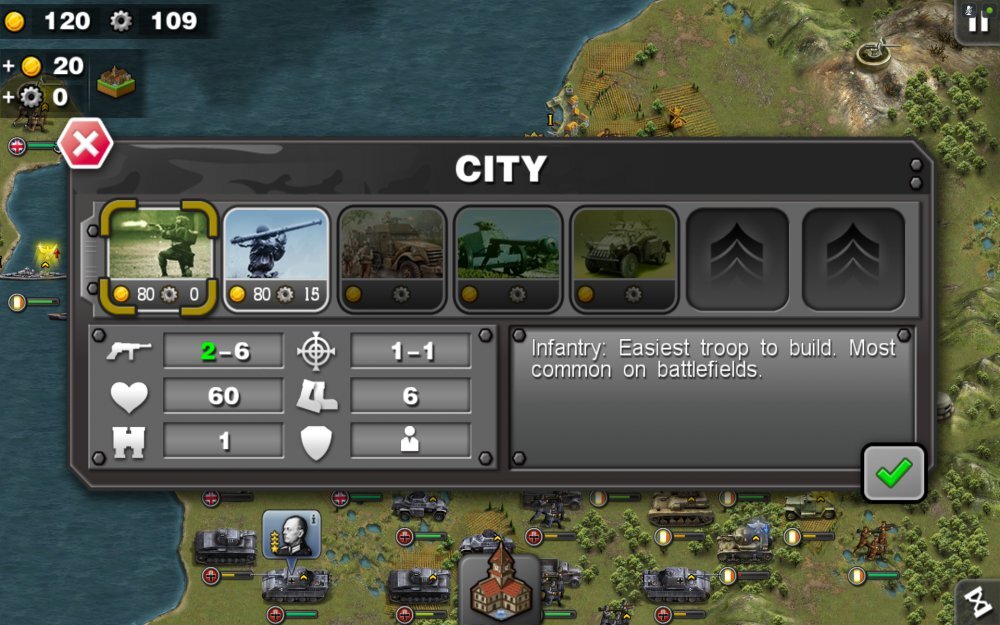The height and width of the screenshot is (625, 1000).
Task: Open the city building icon under income
Action: [116, 84]
